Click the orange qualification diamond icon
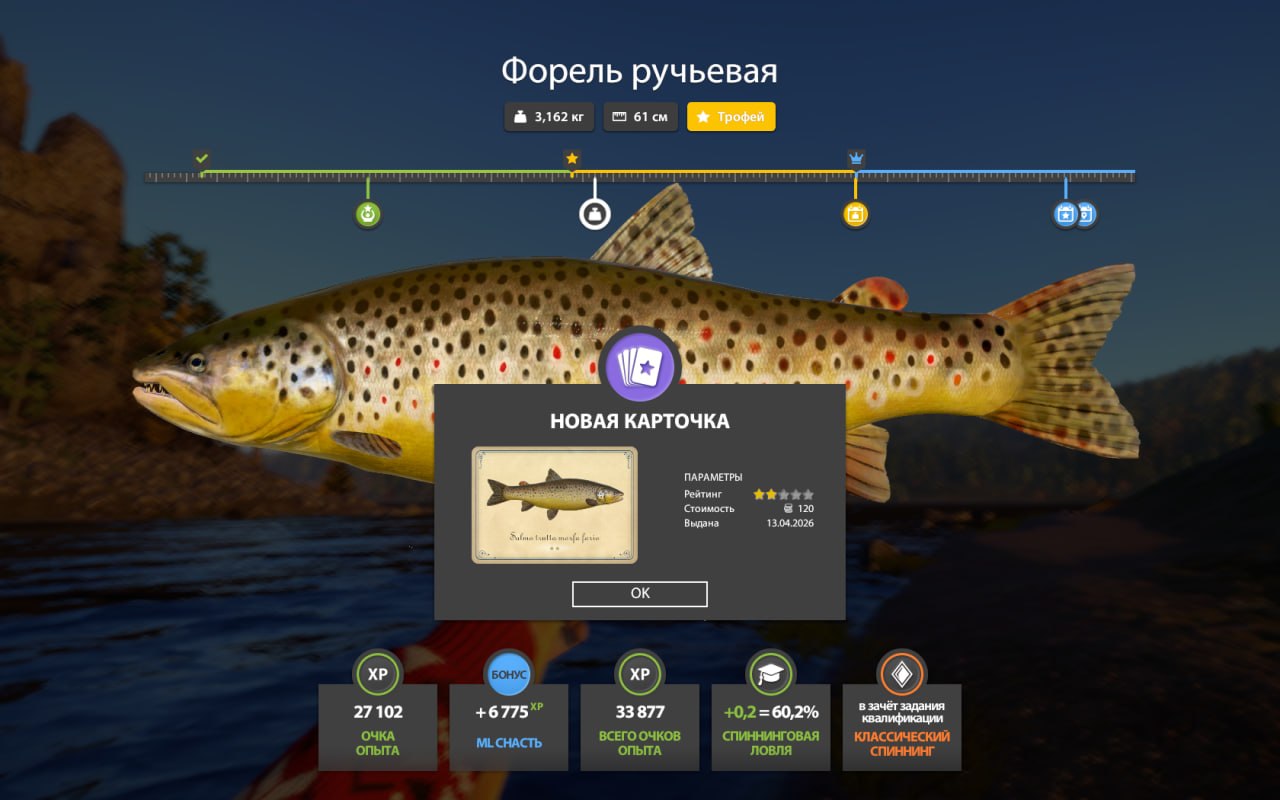Image resolution: width=1280 pixels, height=800 pixels. coord(901,673)
